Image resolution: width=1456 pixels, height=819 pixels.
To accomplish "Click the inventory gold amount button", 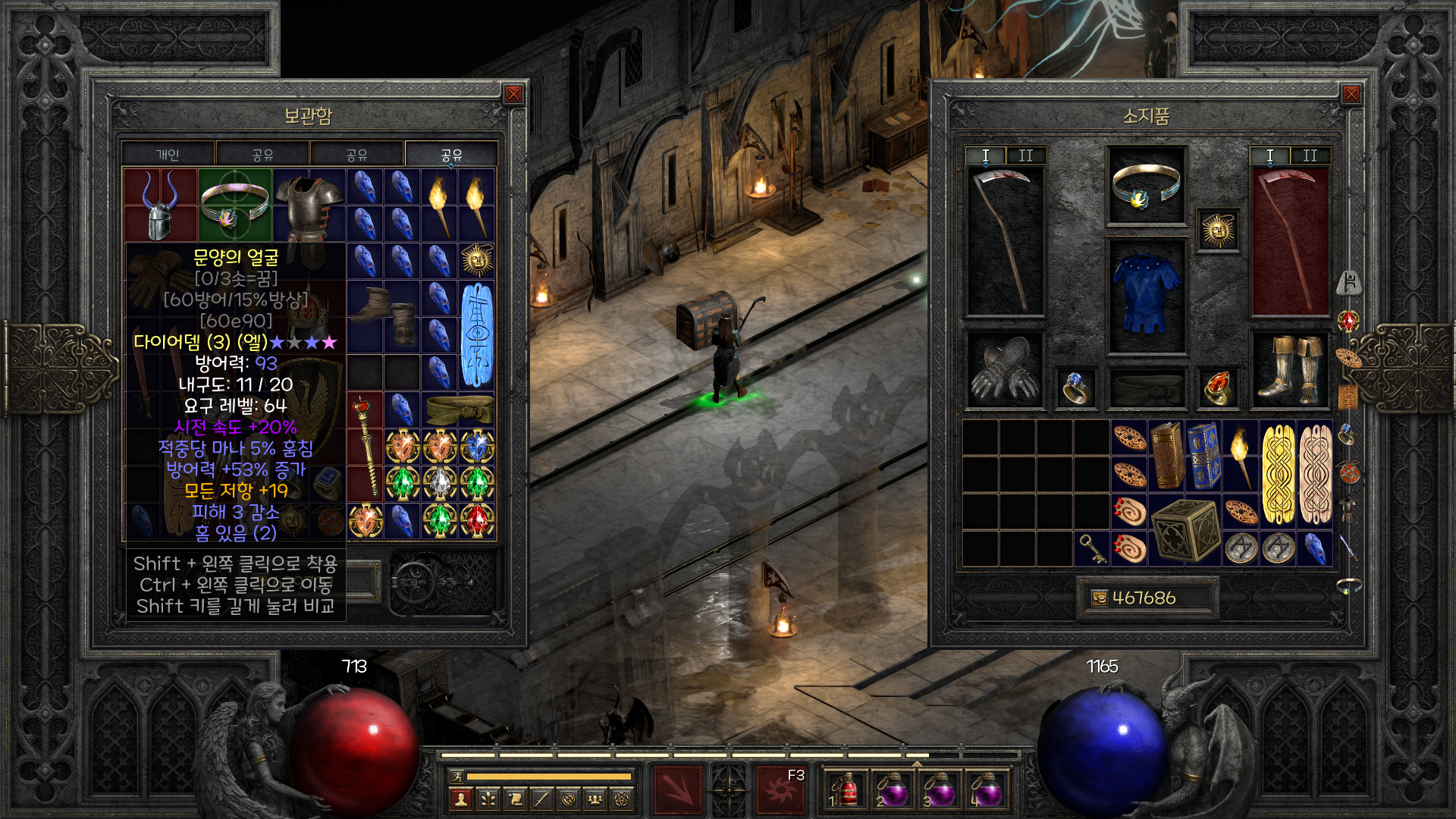I will point(1145,598).
